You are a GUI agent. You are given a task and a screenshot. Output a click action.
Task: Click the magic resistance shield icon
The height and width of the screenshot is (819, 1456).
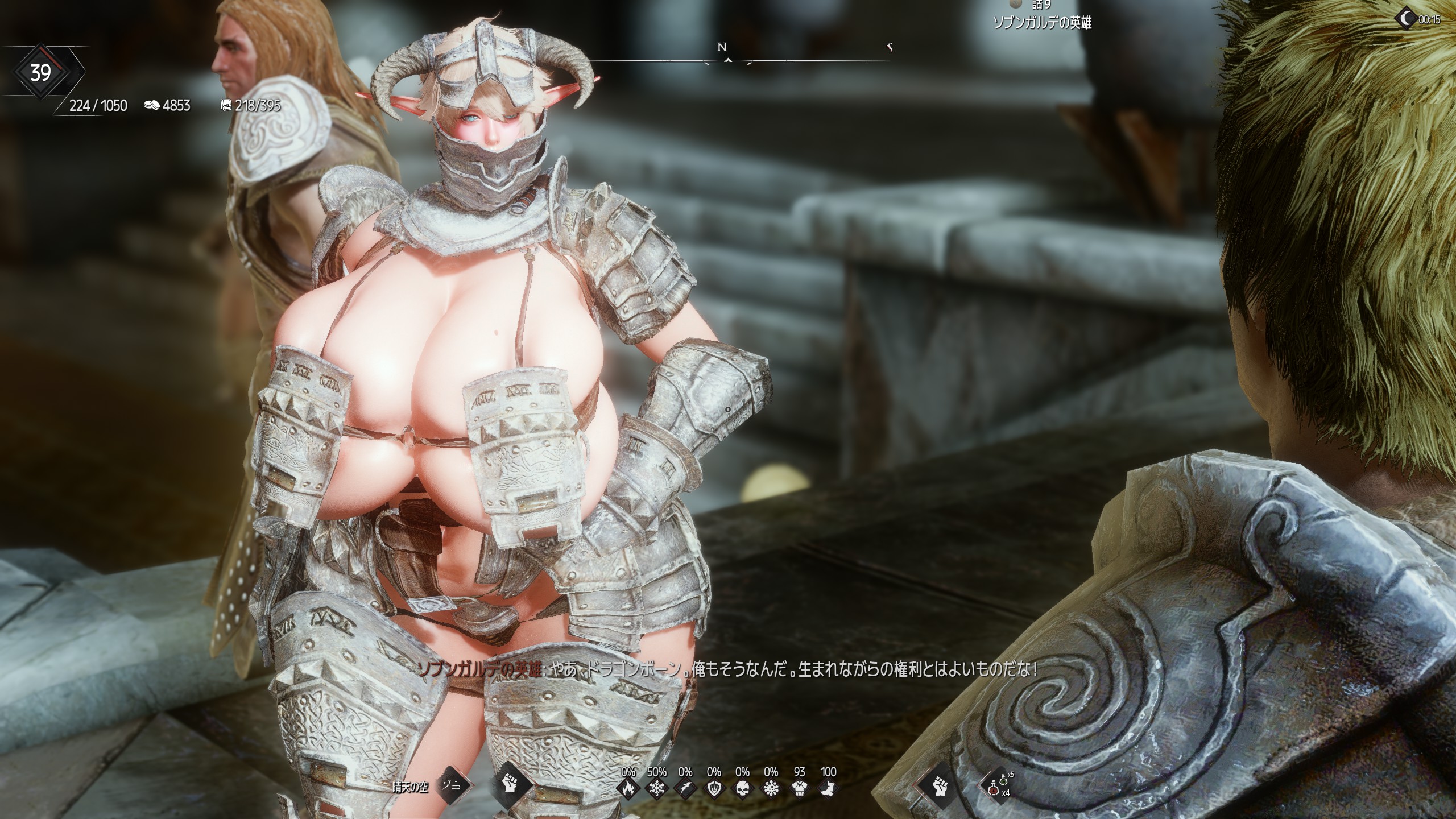pos(714,789)
